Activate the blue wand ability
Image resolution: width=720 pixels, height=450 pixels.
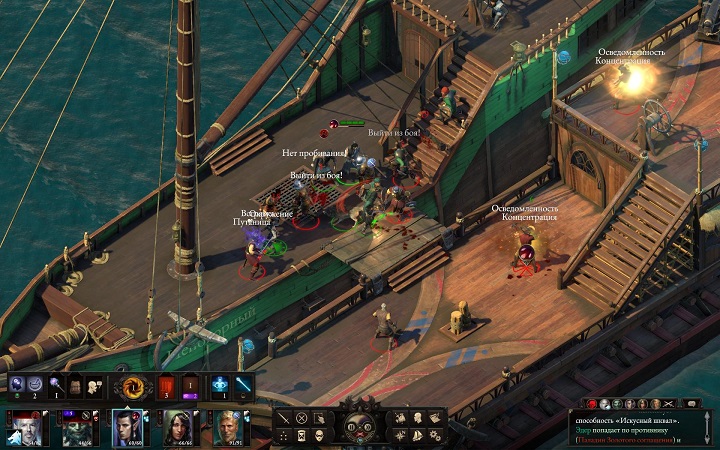pos(243,385)
